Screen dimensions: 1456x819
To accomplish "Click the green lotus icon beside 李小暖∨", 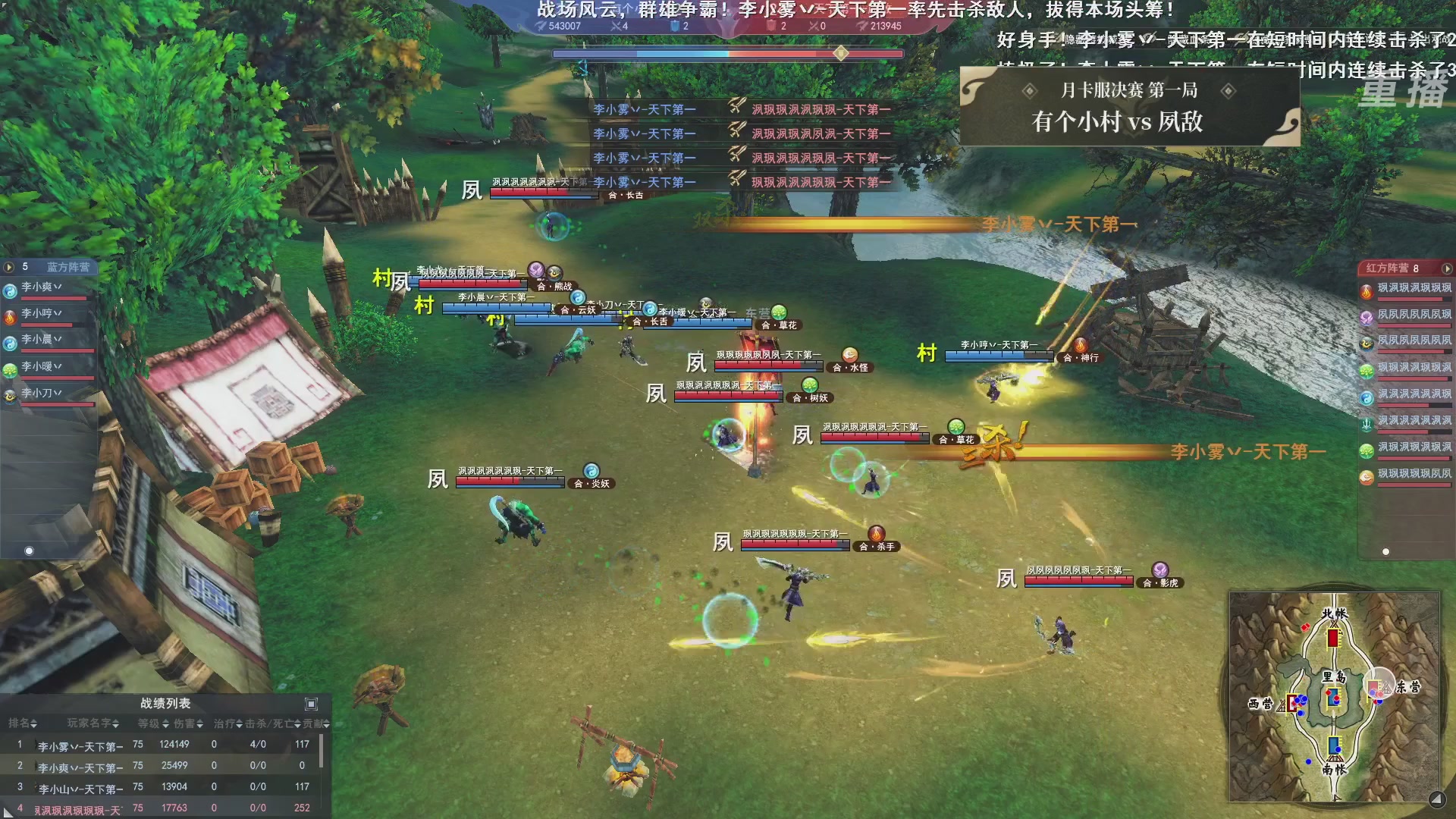I will pos(9,369).
